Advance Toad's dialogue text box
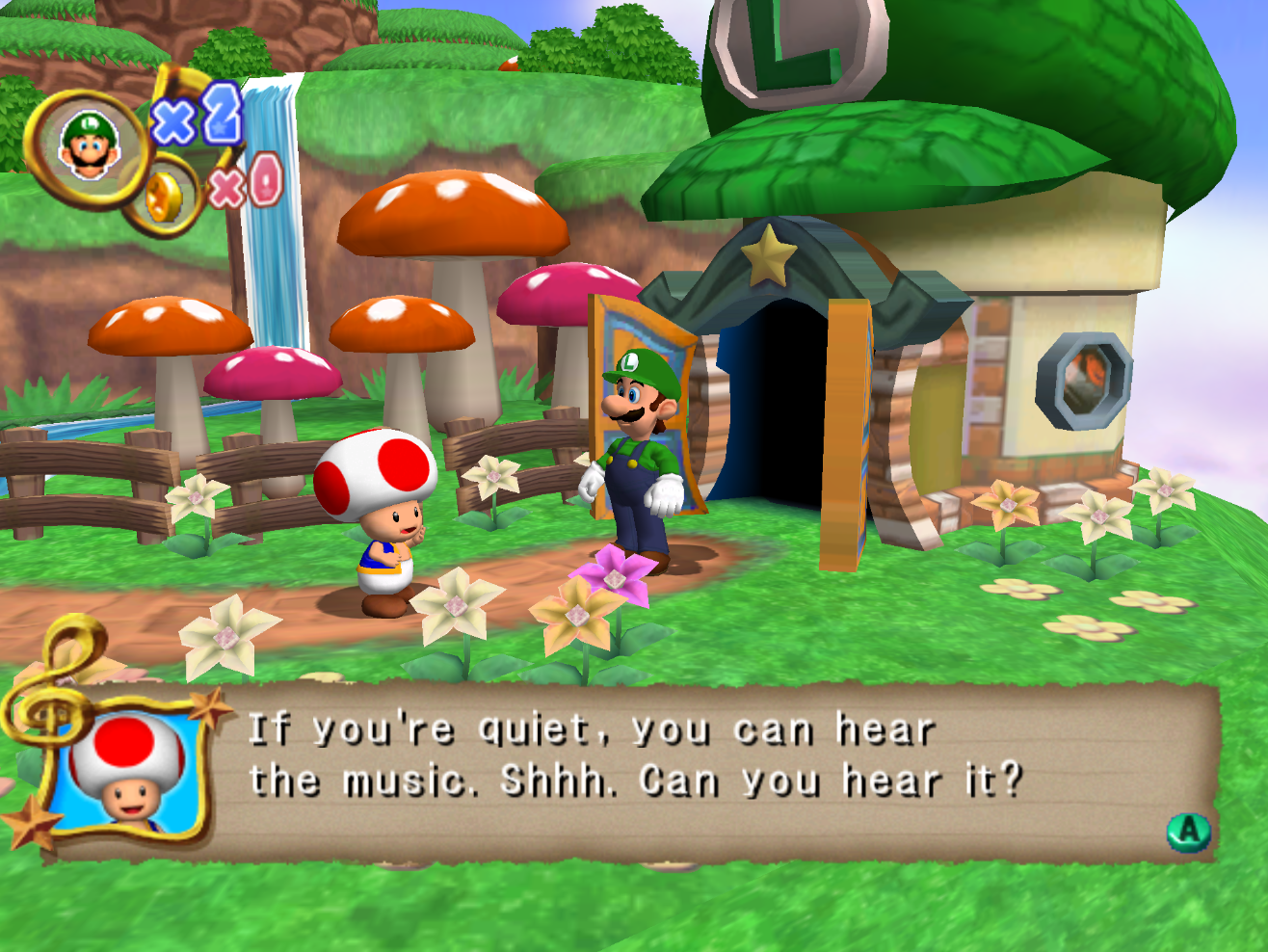1268x952 pixels. pyautogui.click(x=1188, y=831)
